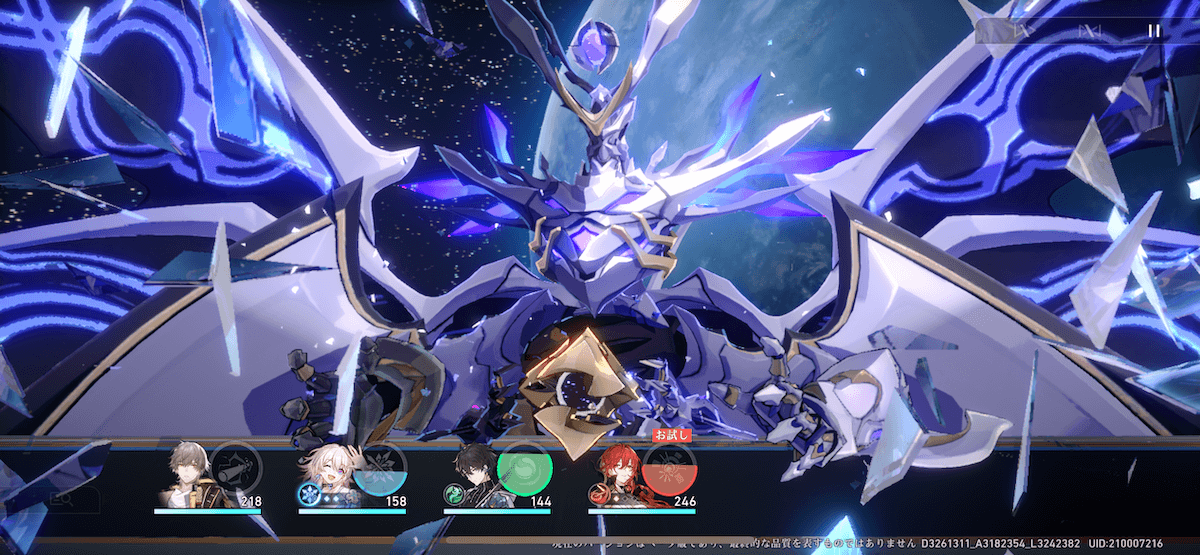Viewport: 1200px width, 555px height.
Task: Activate Himeko's red fire ultimate
Action: point(669,468)
